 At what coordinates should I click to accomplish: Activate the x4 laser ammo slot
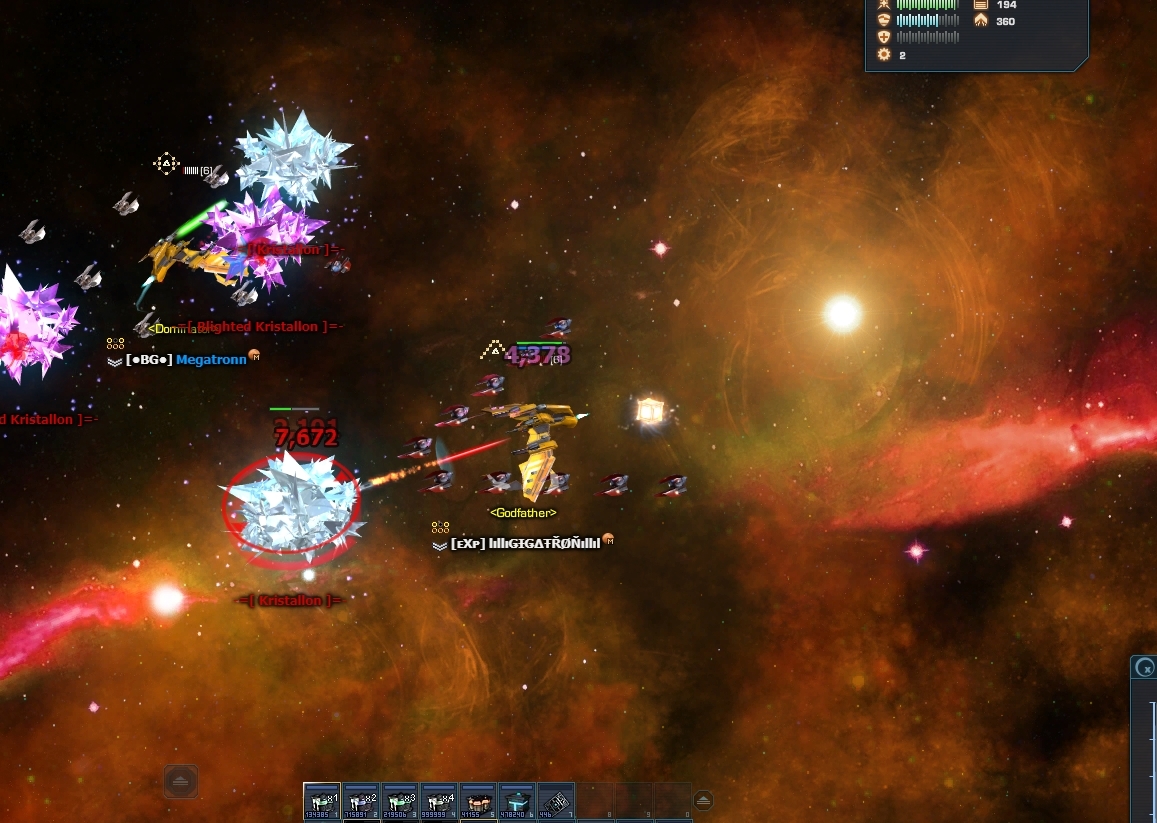click(439, 801)
